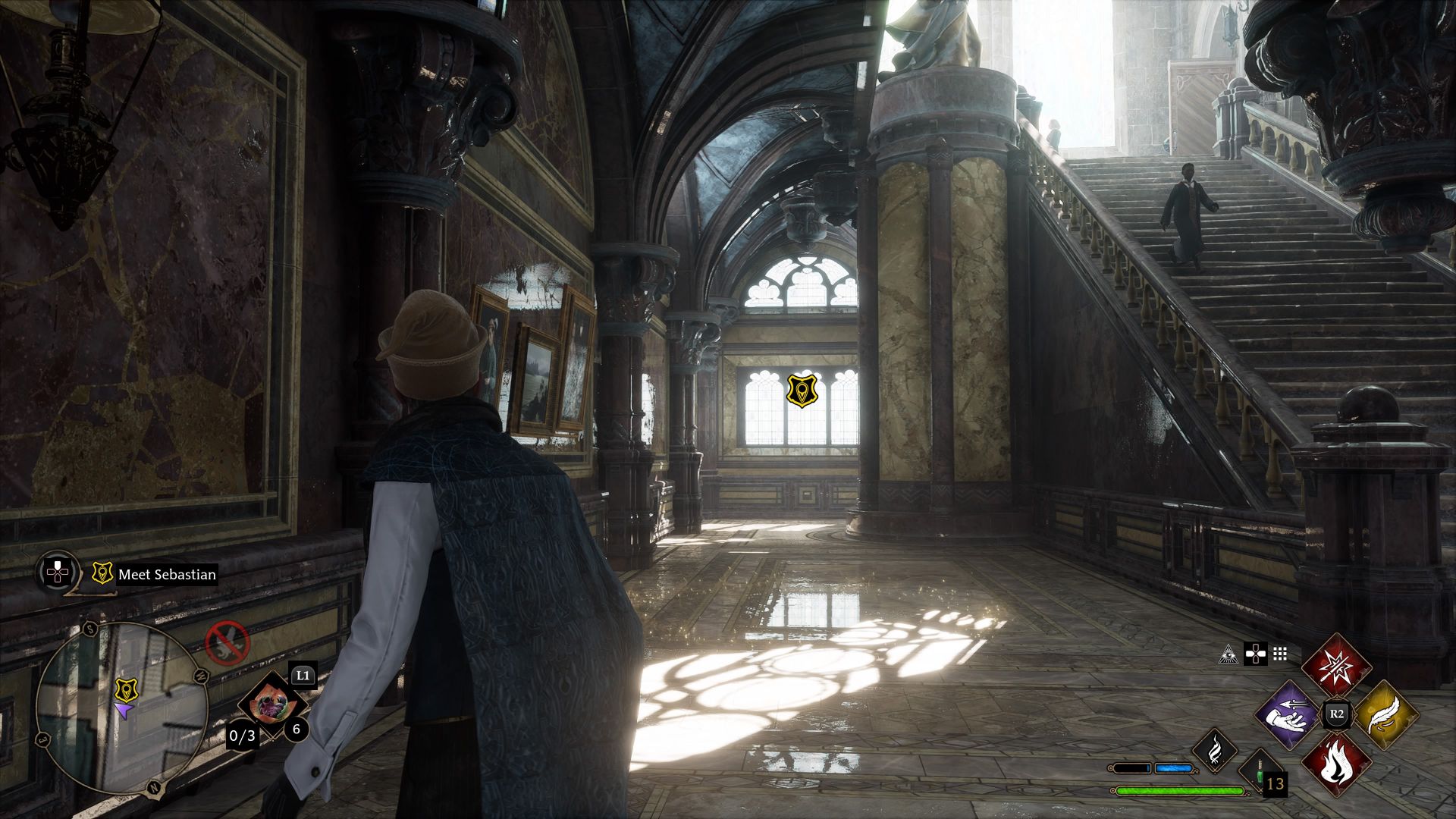Screen dimensions: 1456x819
Task: Open the spell set grid switcher
Action: point(1279,655)
